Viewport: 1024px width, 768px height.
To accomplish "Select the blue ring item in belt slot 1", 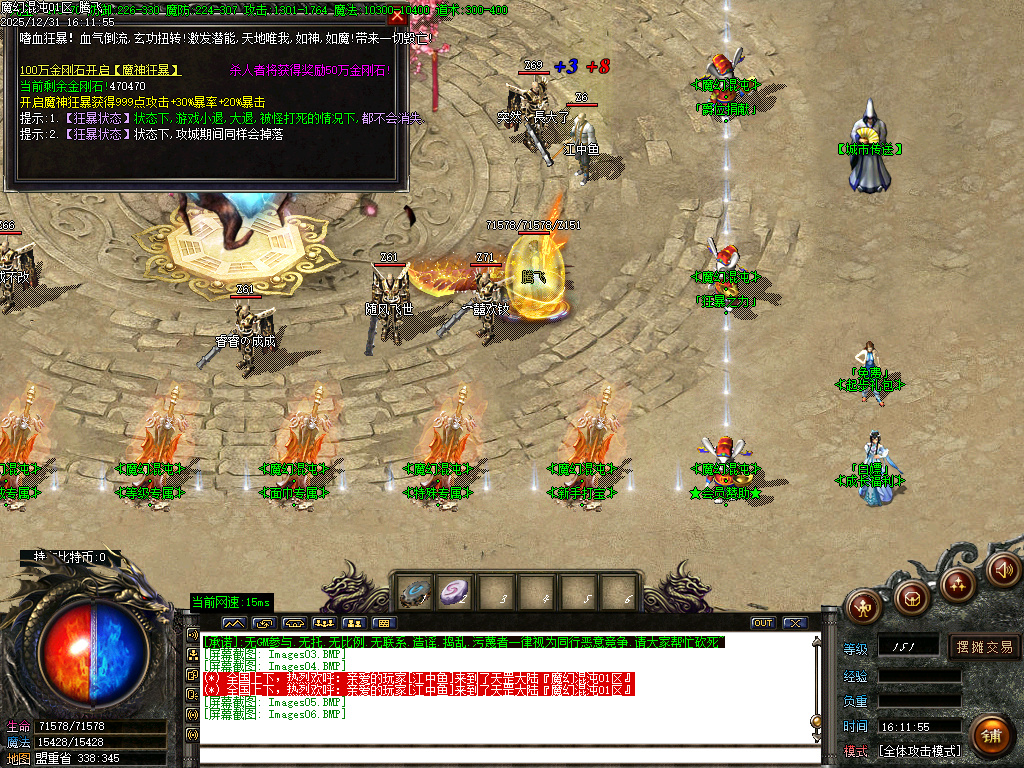I will 414,593.
